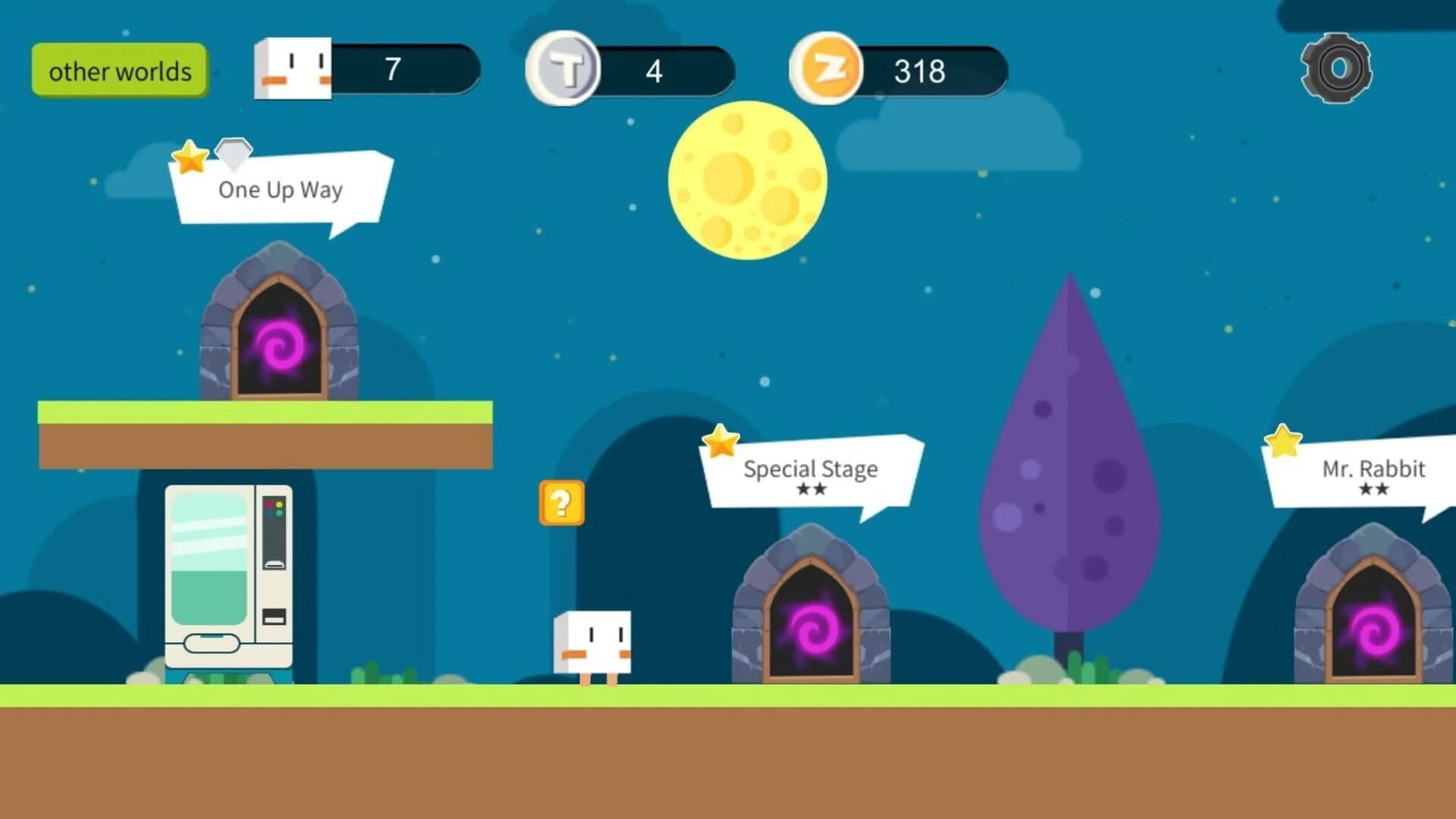Enter the One Up Way portal
This screenshot has height=819, width=1456.
(279, 345)
